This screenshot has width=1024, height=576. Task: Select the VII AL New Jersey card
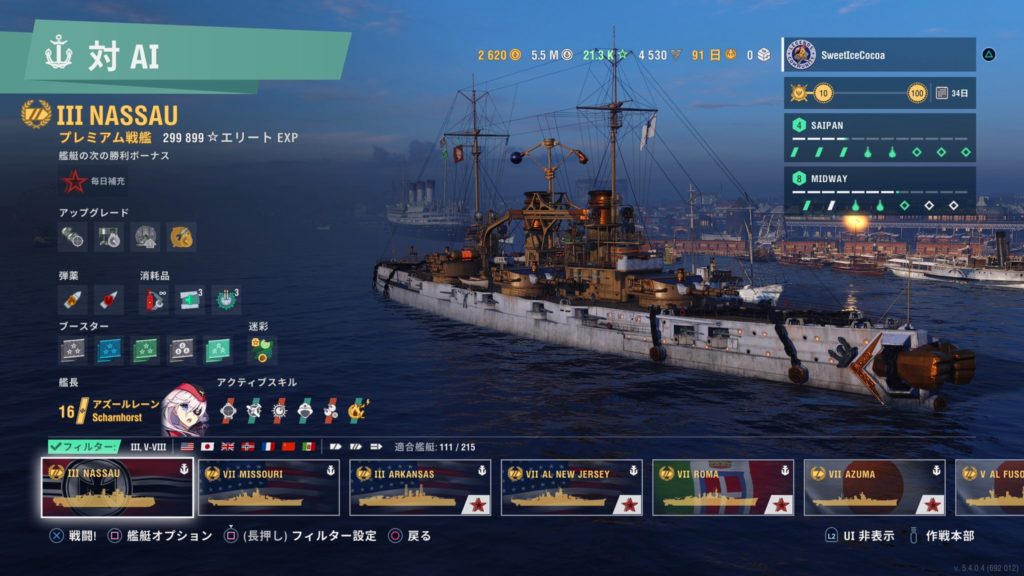pyautogui.click(x=571, y=487)
